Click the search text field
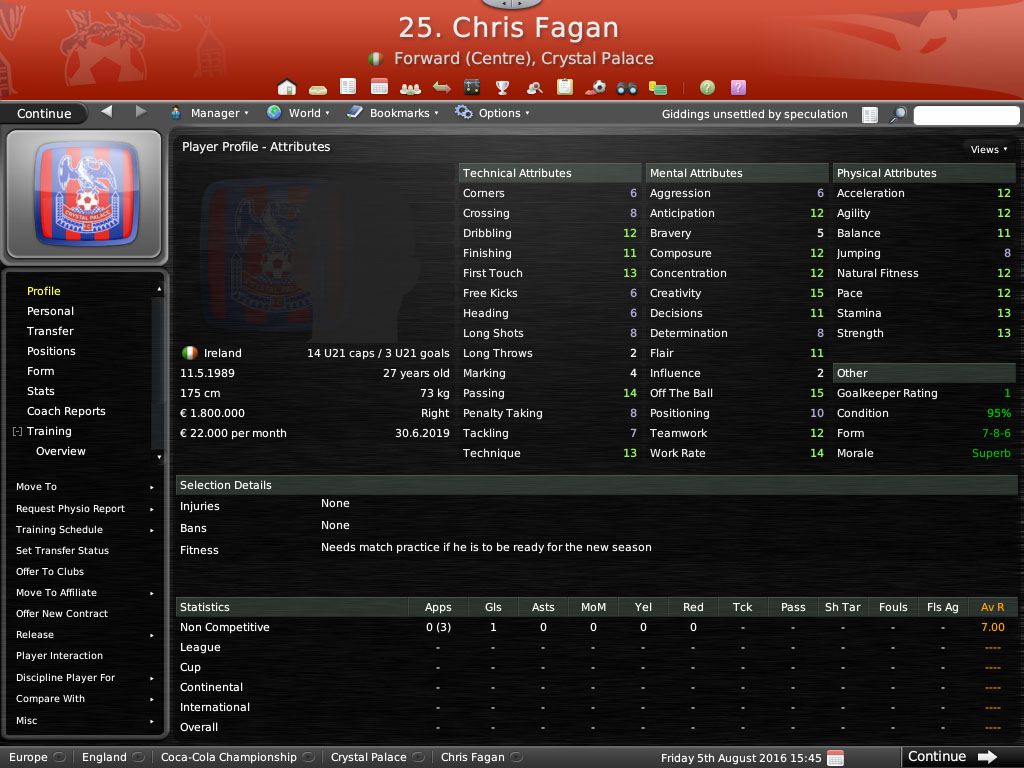1024x768 pixels. (965, 115)
